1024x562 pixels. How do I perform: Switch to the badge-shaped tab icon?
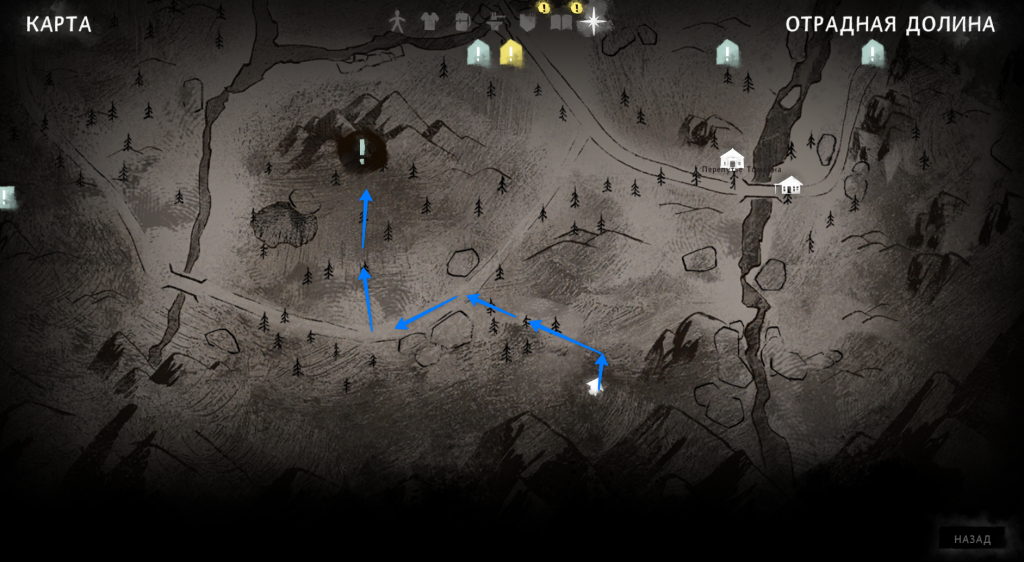[x=528, y=20]
